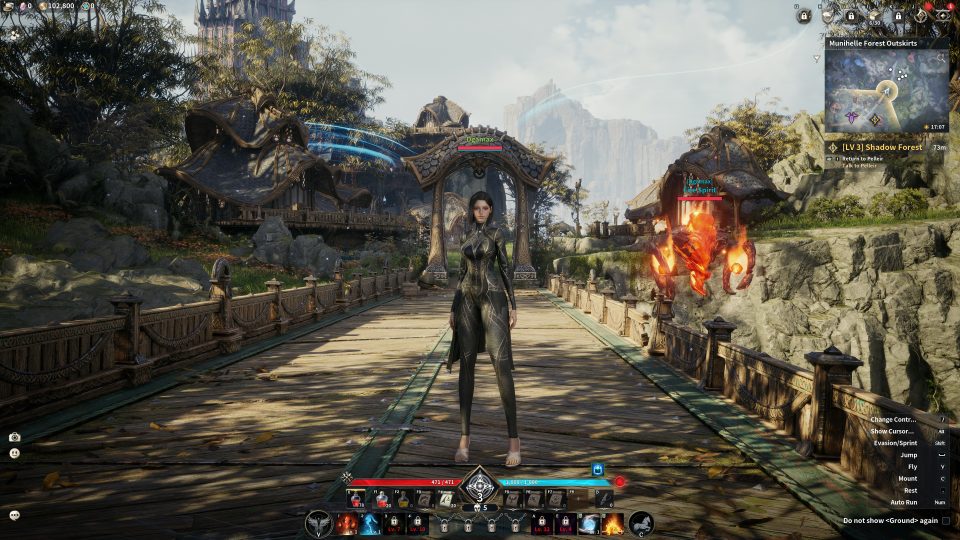Use the blue lightning figure skill
The height and width of the screenshot is (540, 960).
tap(369, 523)
